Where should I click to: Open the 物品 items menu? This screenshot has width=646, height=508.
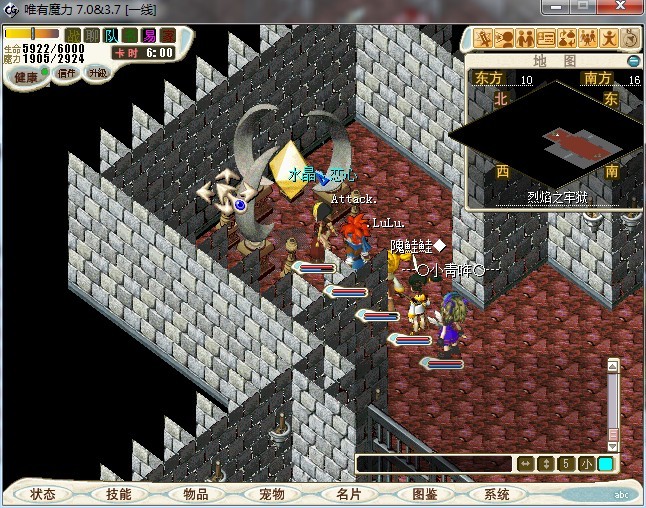coord(196,494)
